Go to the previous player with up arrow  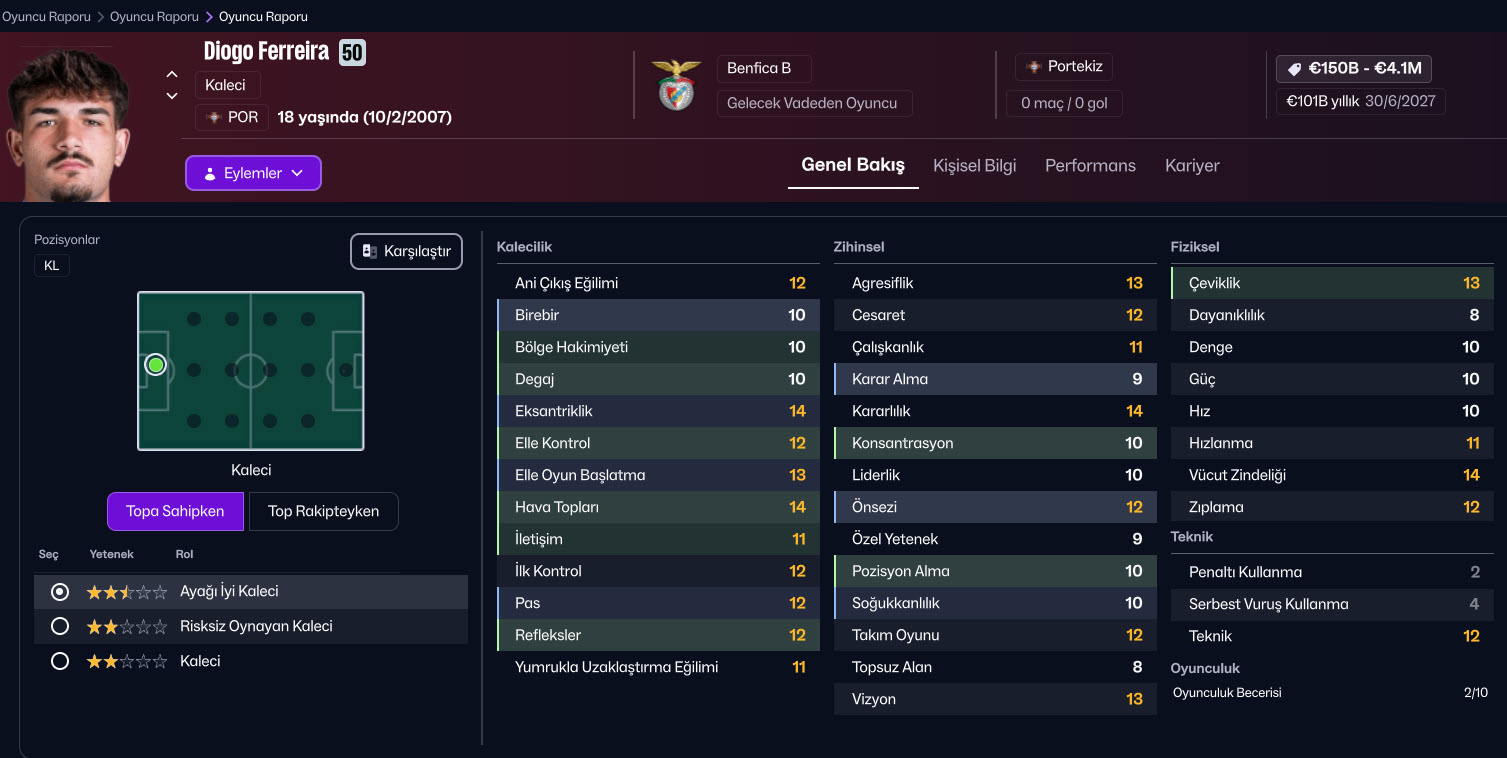(x=172, y=74)
